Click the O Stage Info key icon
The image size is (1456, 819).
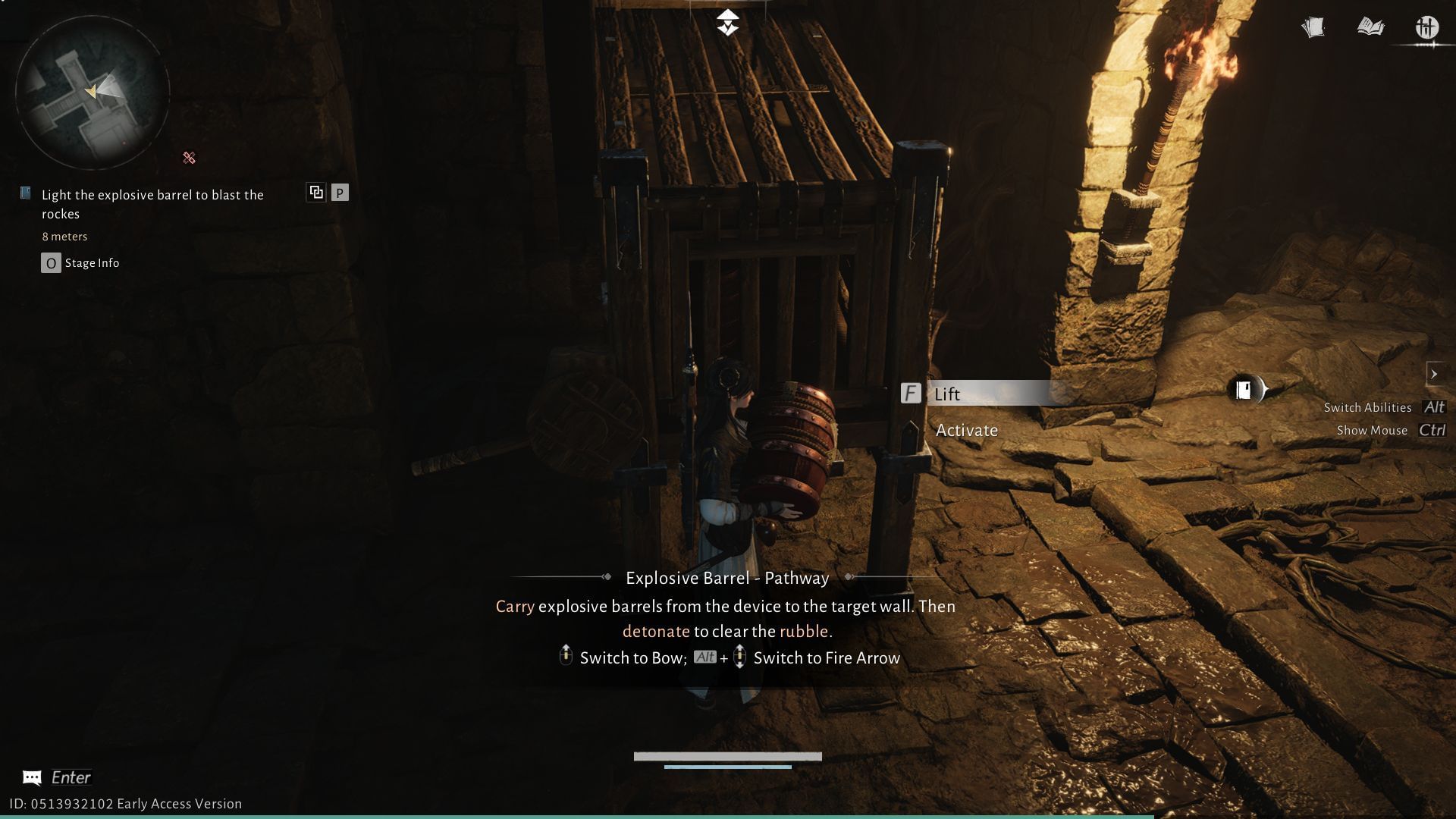tap(50, 262)
